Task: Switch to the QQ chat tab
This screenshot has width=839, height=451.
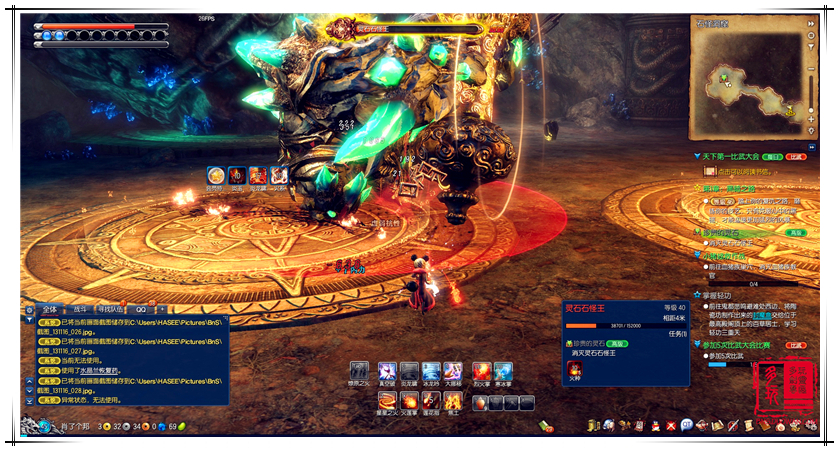Action: pos(141,310)
